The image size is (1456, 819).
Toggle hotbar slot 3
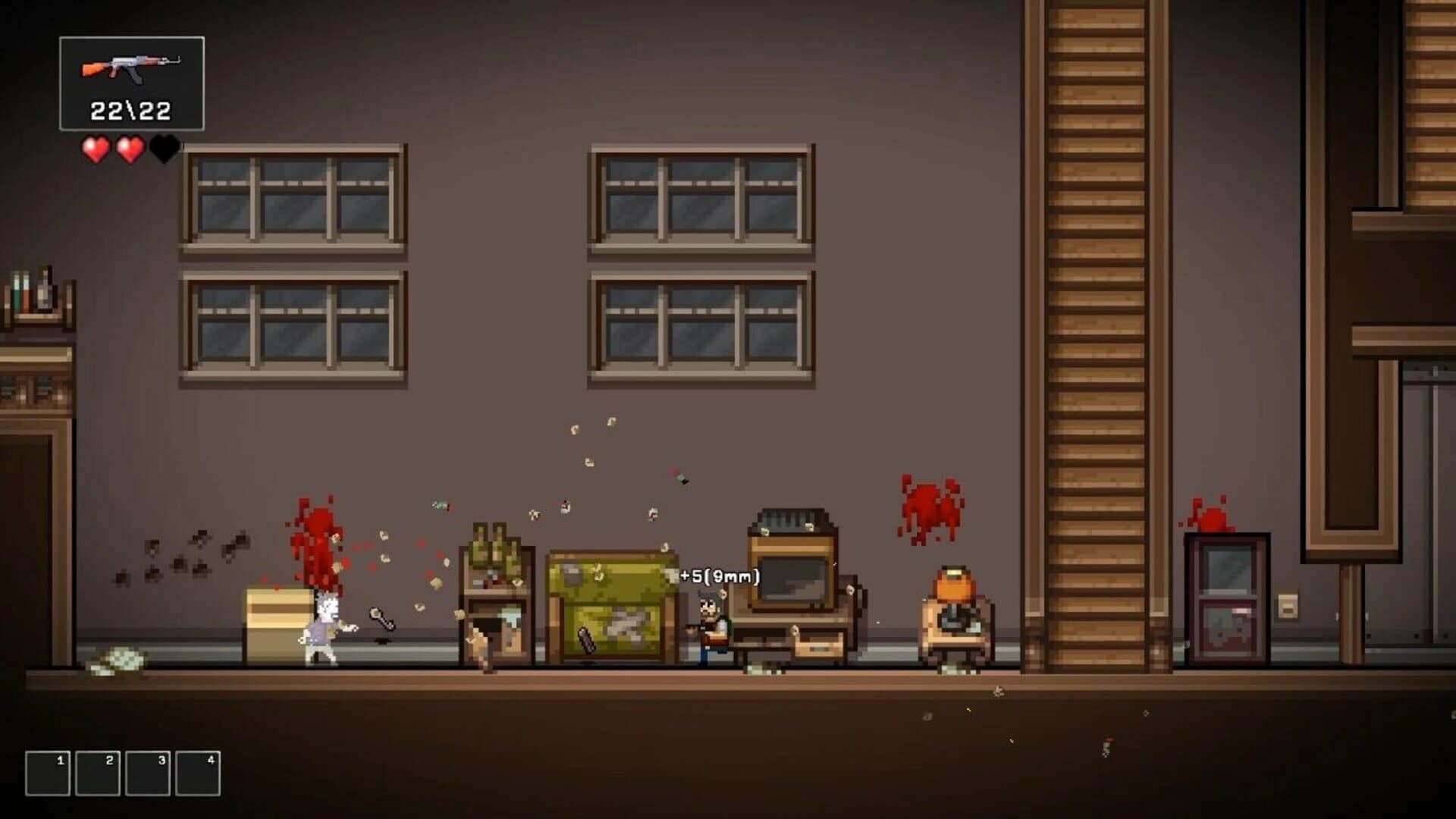[x=146, y=773]
